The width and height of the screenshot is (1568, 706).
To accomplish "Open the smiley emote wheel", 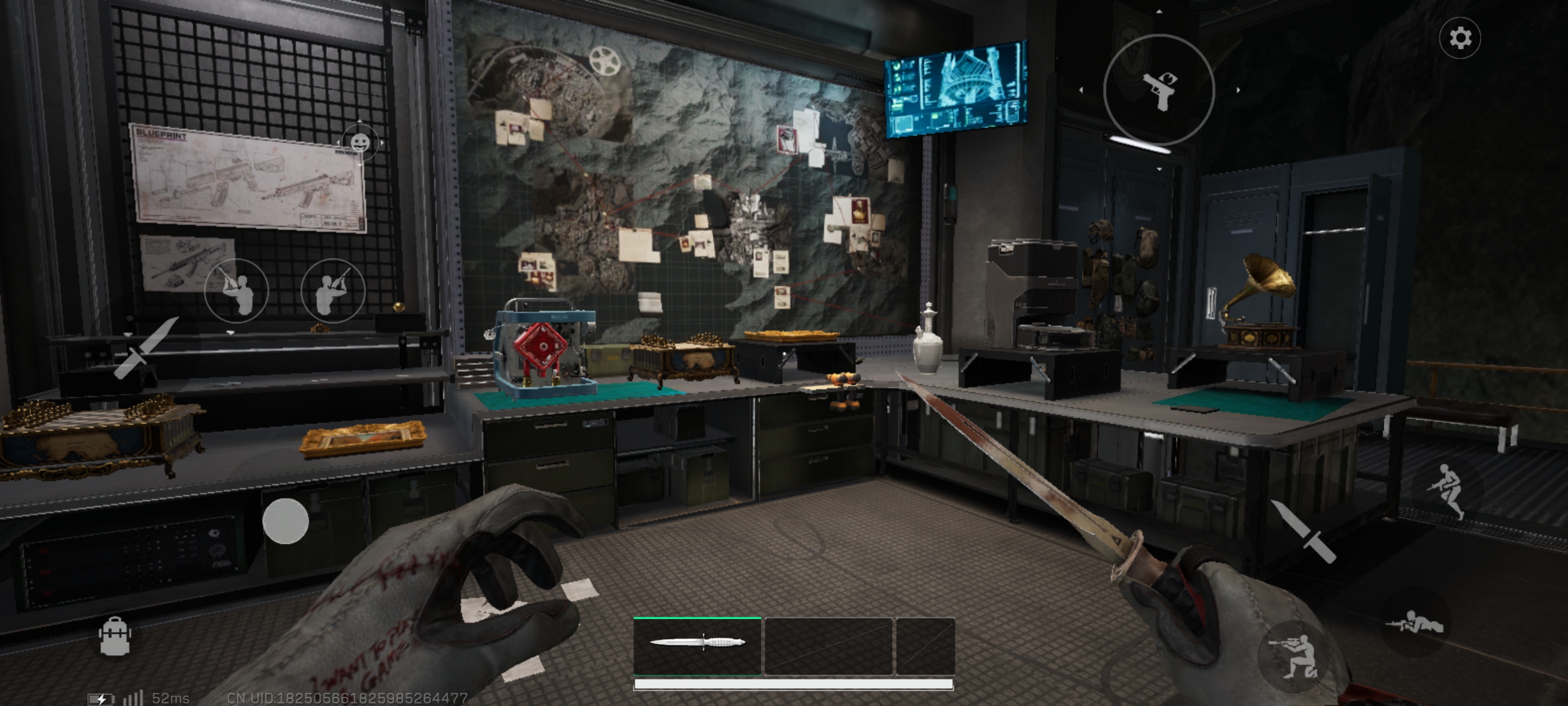I will click(x=360, y=143).
